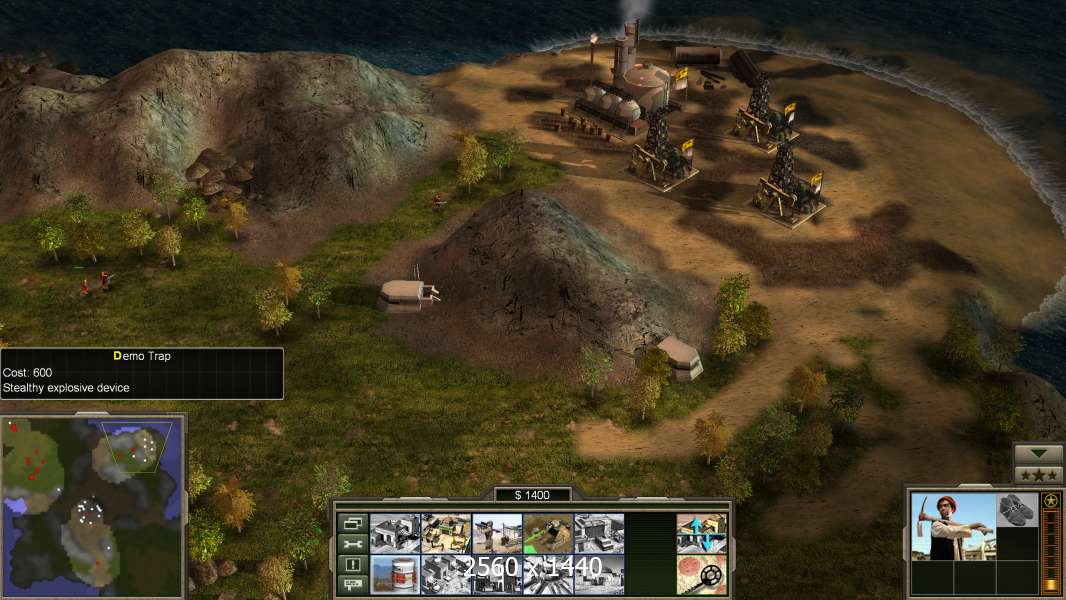Click the minimap to move the camera
The width and height of the screenshot is (1066, 600).
(93, 505)
